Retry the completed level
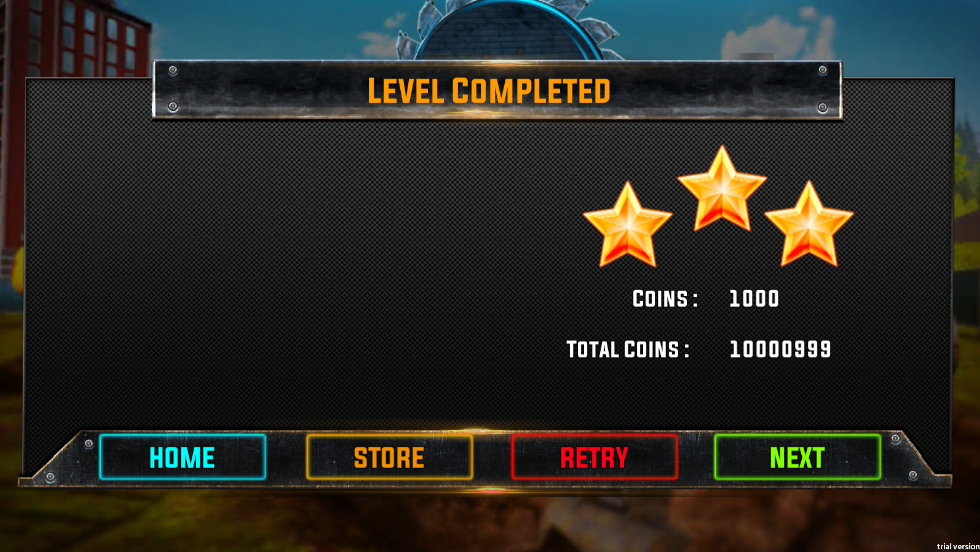 pyautogui.click(x=594, y=457)
